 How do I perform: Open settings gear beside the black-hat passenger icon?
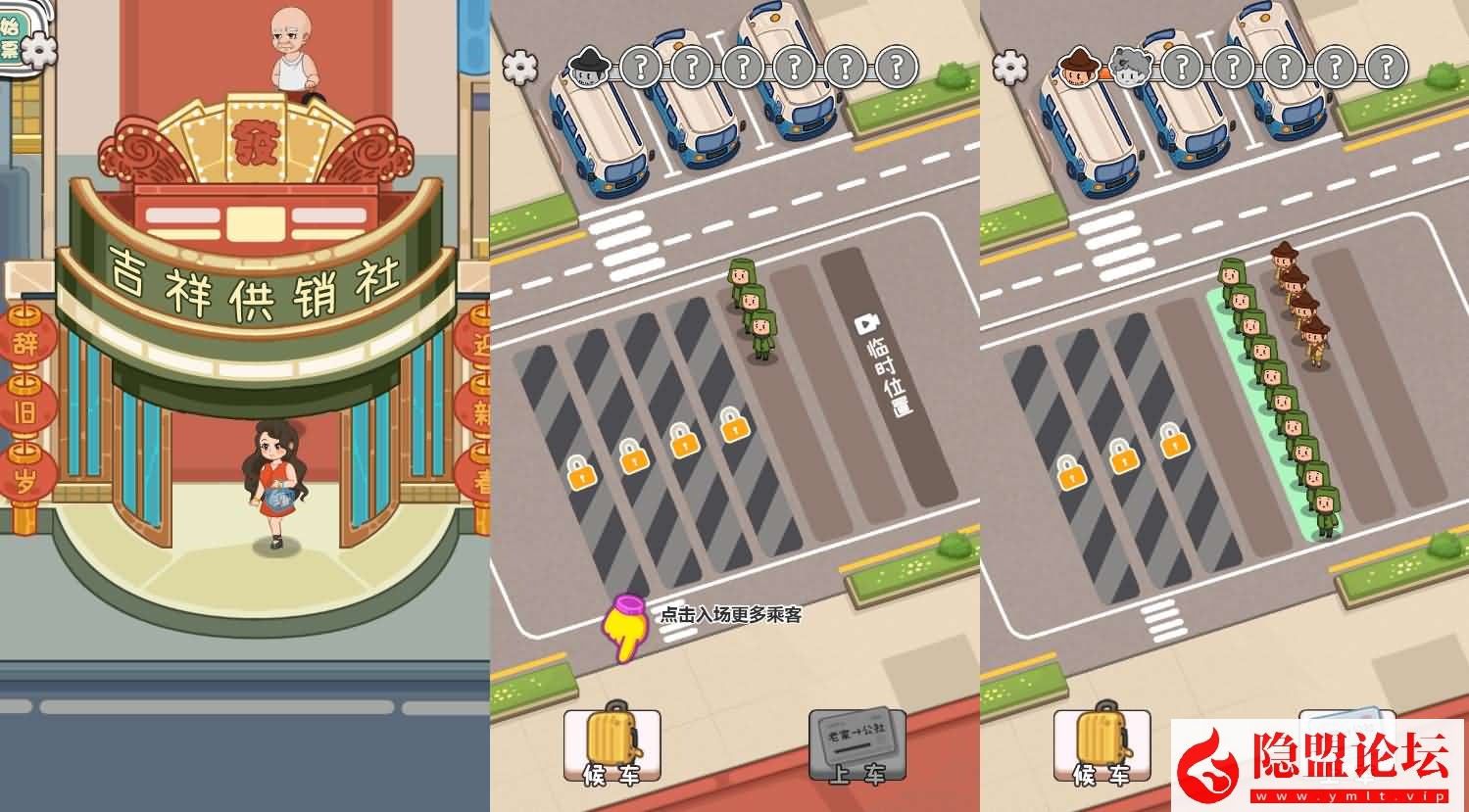coord(520,67)
